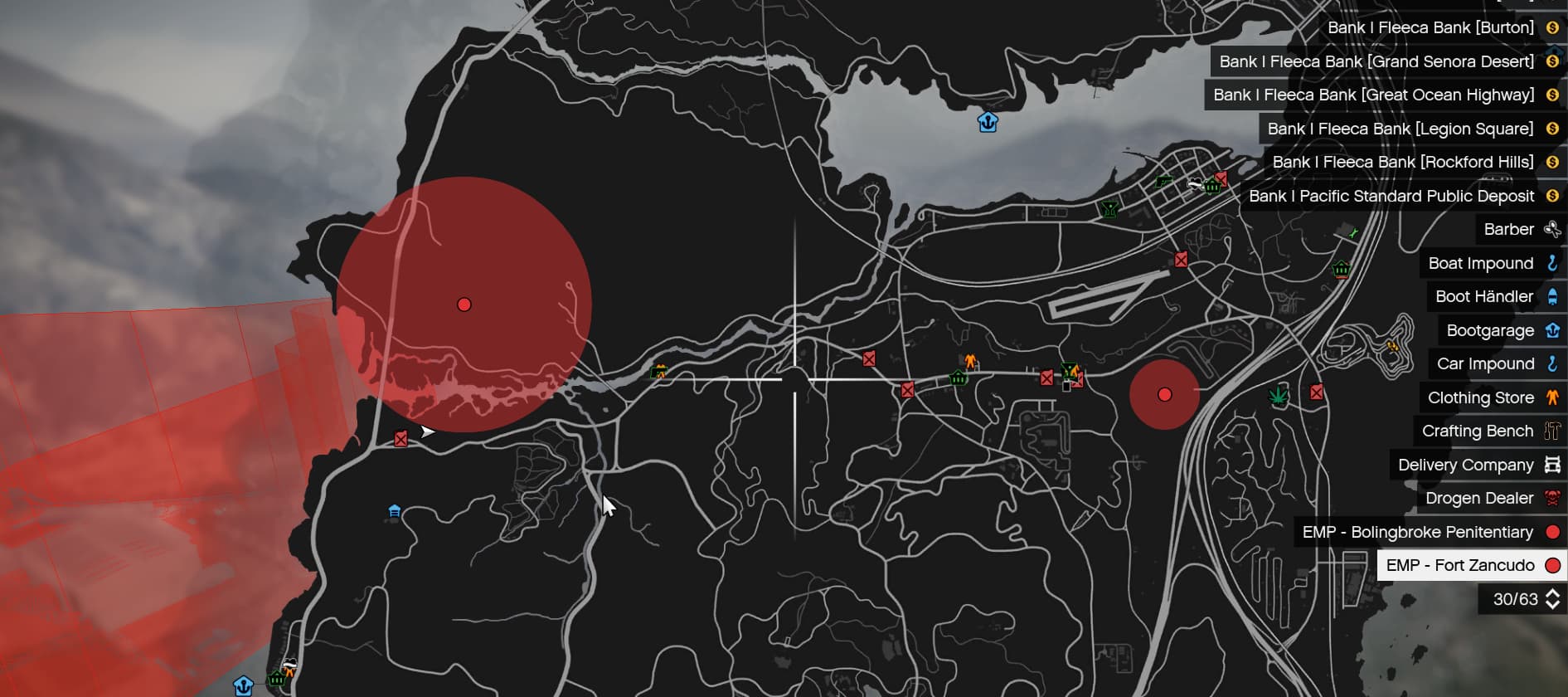Select the highlighted EMP - Fort Zancudo entry
The height and width of the screenshot is (697, 1568).
1461,565
